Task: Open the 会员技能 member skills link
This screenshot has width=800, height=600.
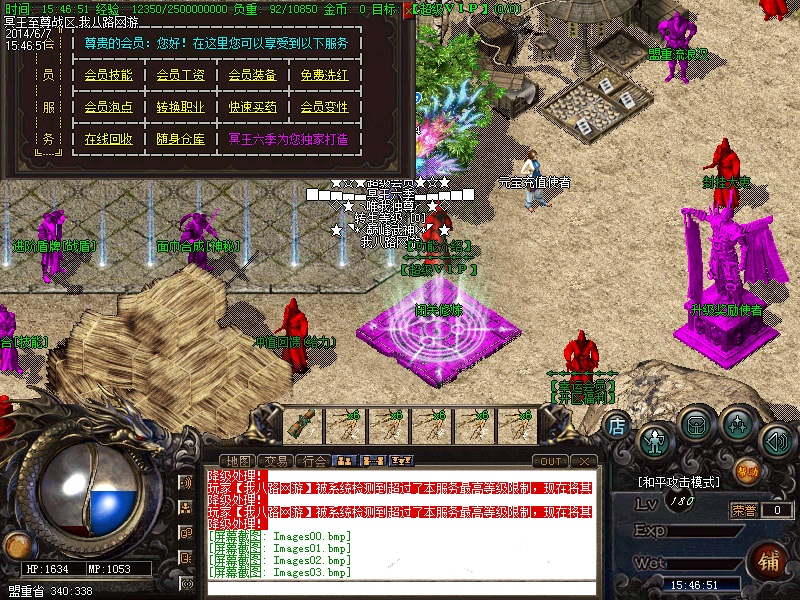Action: pos(108,75)
